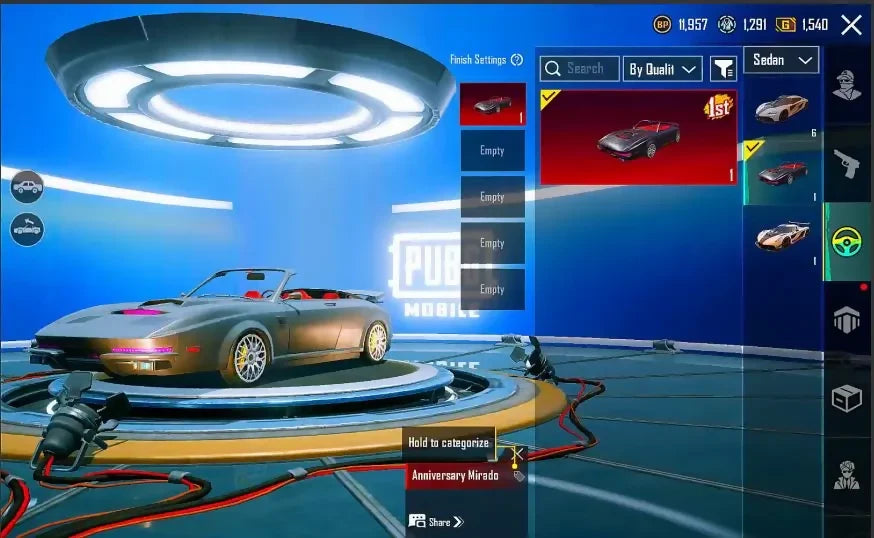Open the pistol weapons tab
The height and width of the screenshot is (538, 874).
click(847, 163)
